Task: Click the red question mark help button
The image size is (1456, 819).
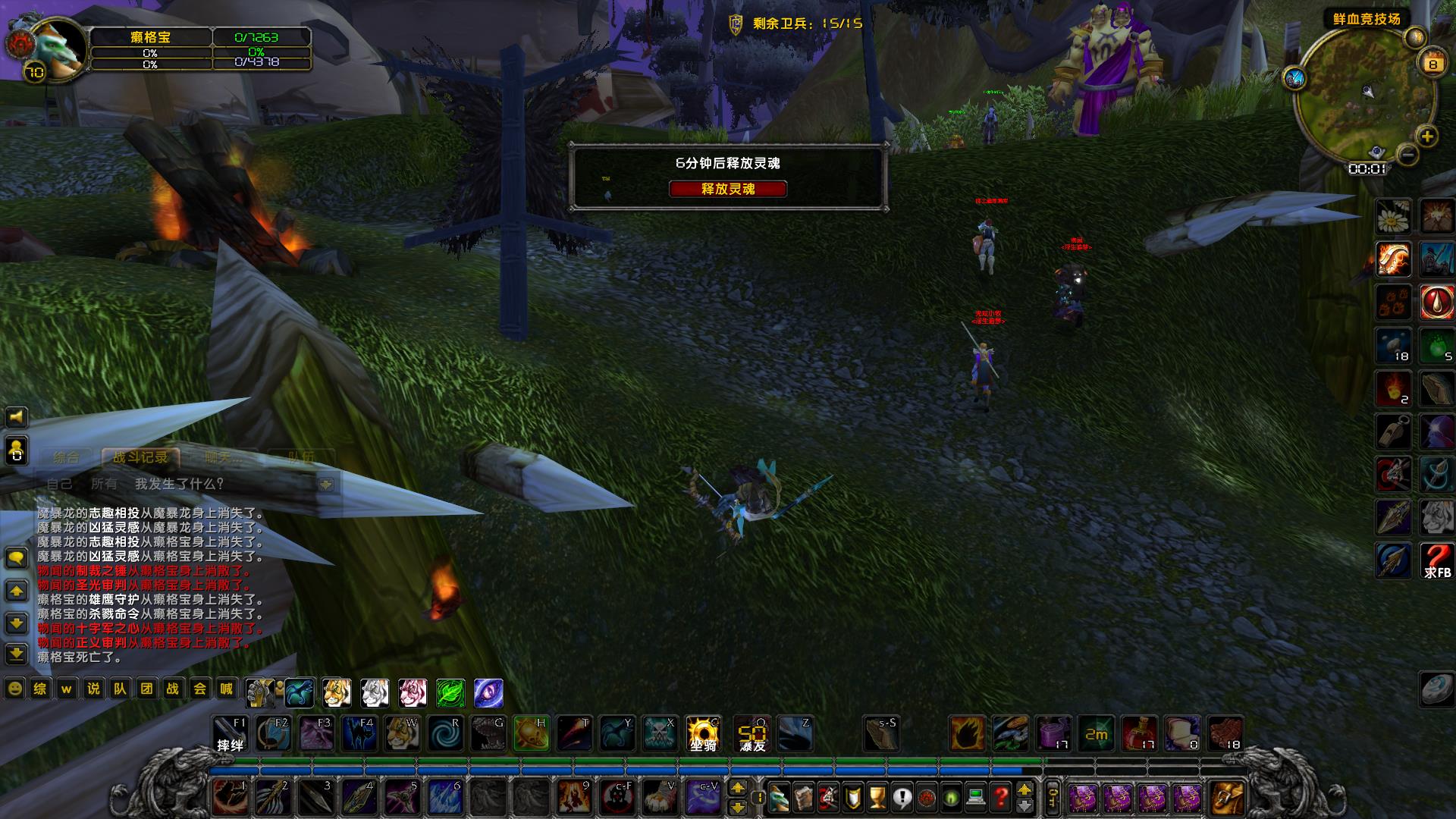Action: point(1001,797)
